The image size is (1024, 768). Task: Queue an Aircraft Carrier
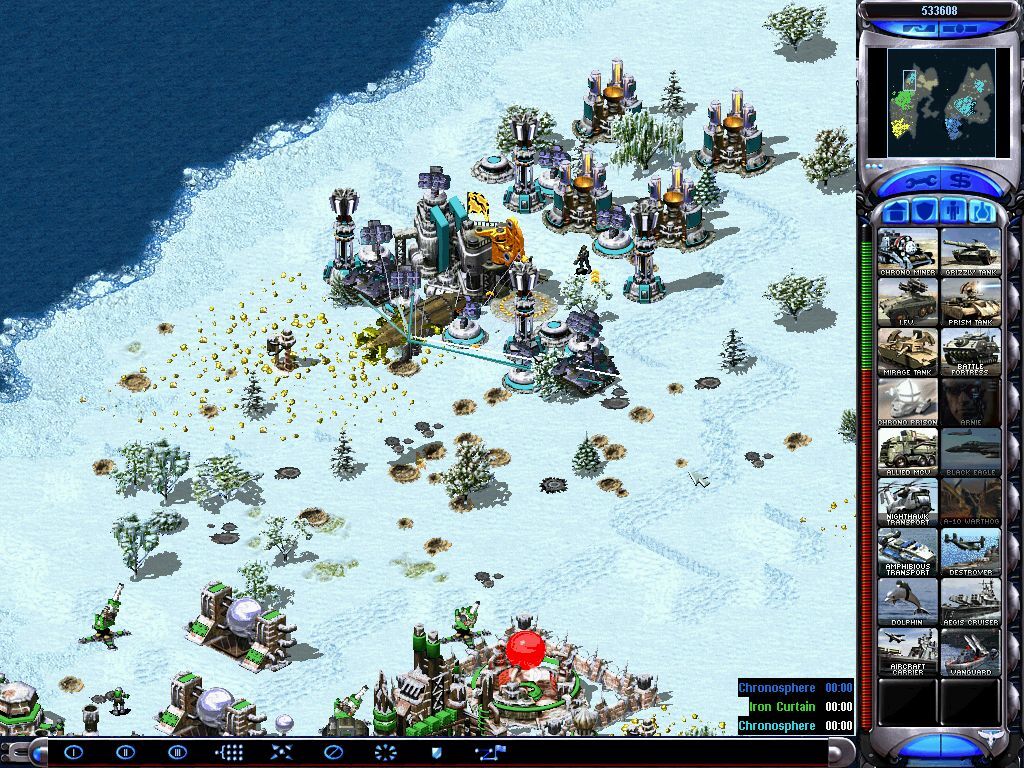coord(908,652)
